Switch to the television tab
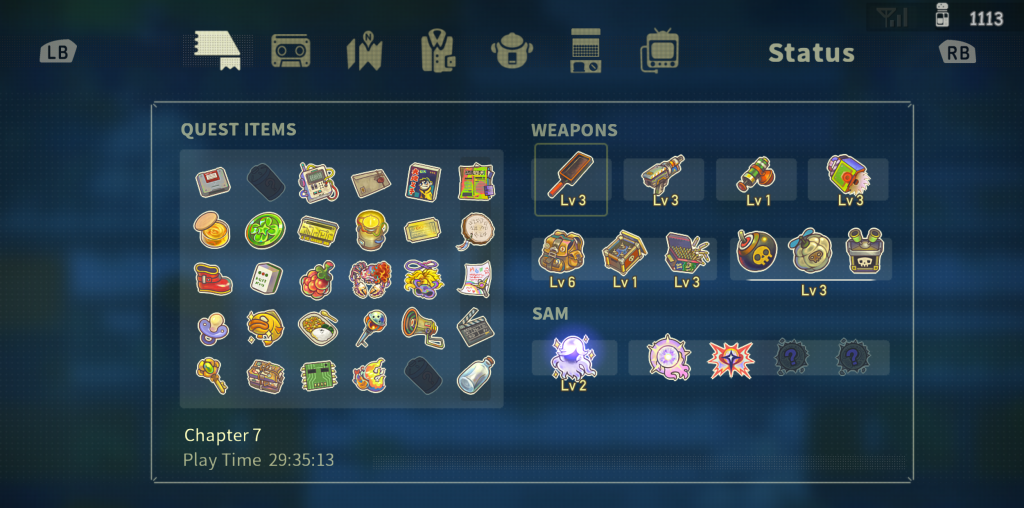The image size is (1024, 508). 660,51
